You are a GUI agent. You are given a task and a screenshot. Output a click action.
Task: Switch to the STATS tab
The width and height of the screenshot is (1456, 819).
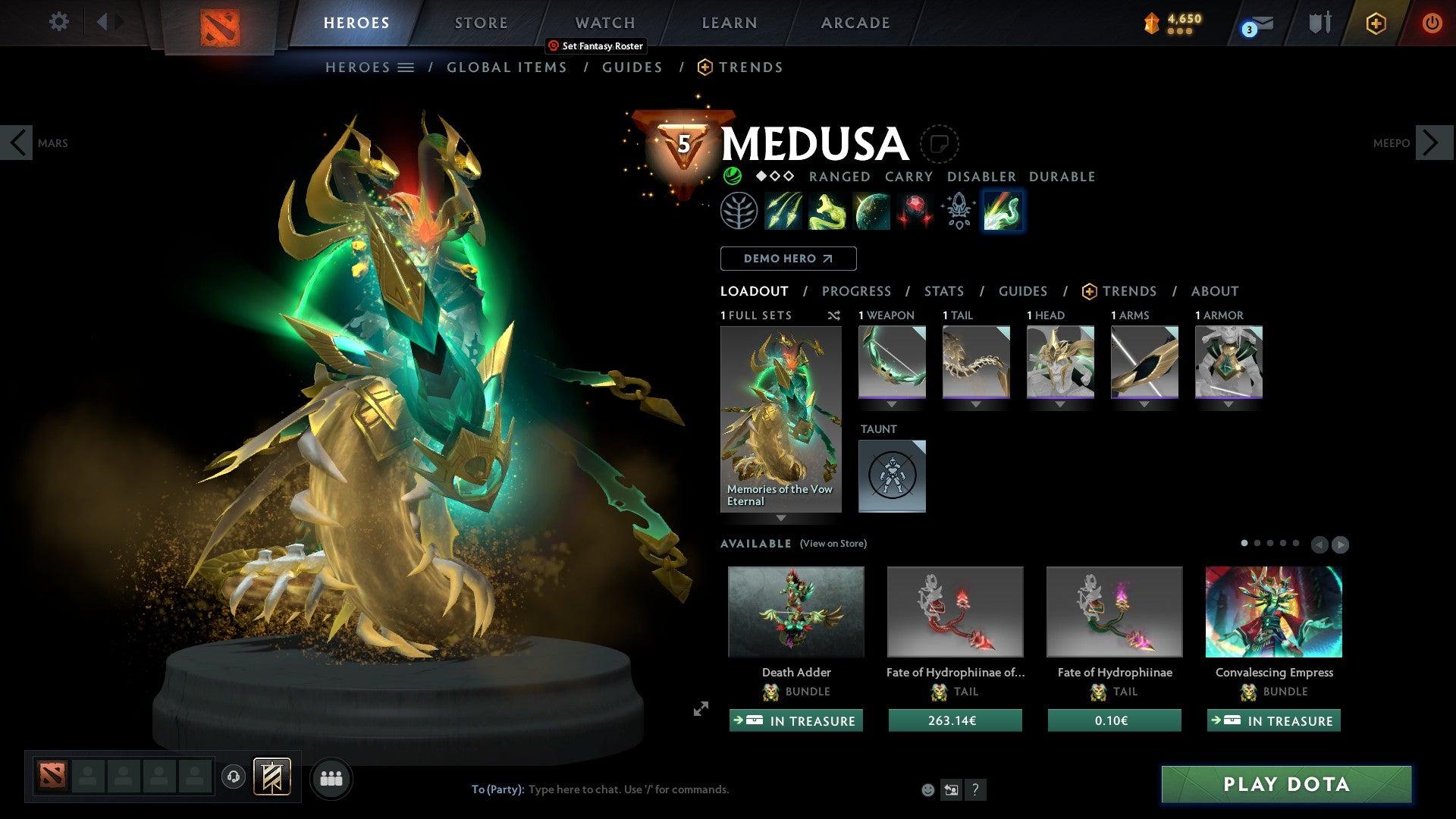(943, 291)
